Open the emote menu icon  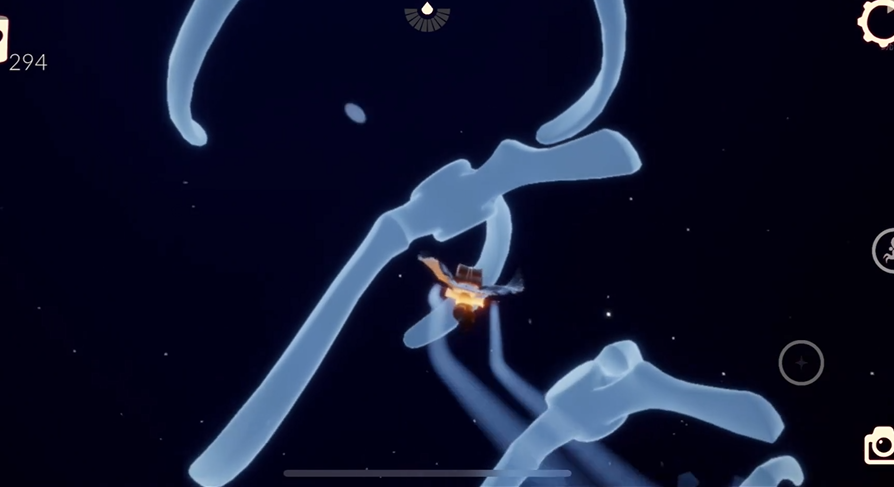click(x=884, y=250)
